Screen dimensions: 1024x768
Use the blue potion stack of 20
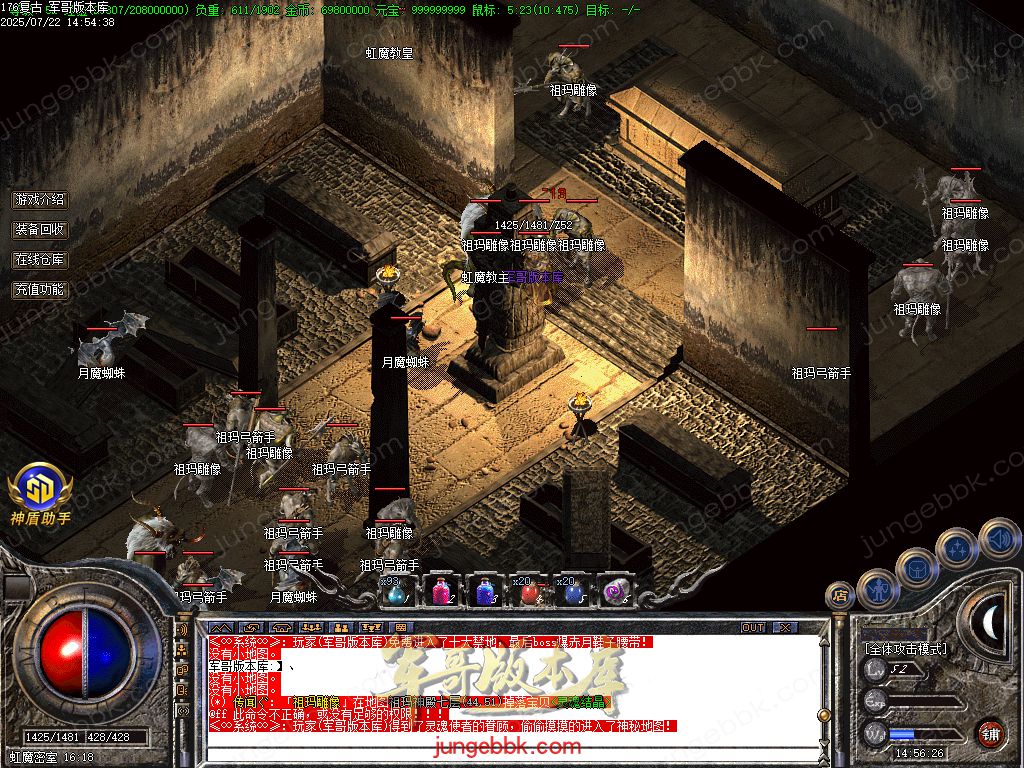pyautogui.click(x=573, y=592)
